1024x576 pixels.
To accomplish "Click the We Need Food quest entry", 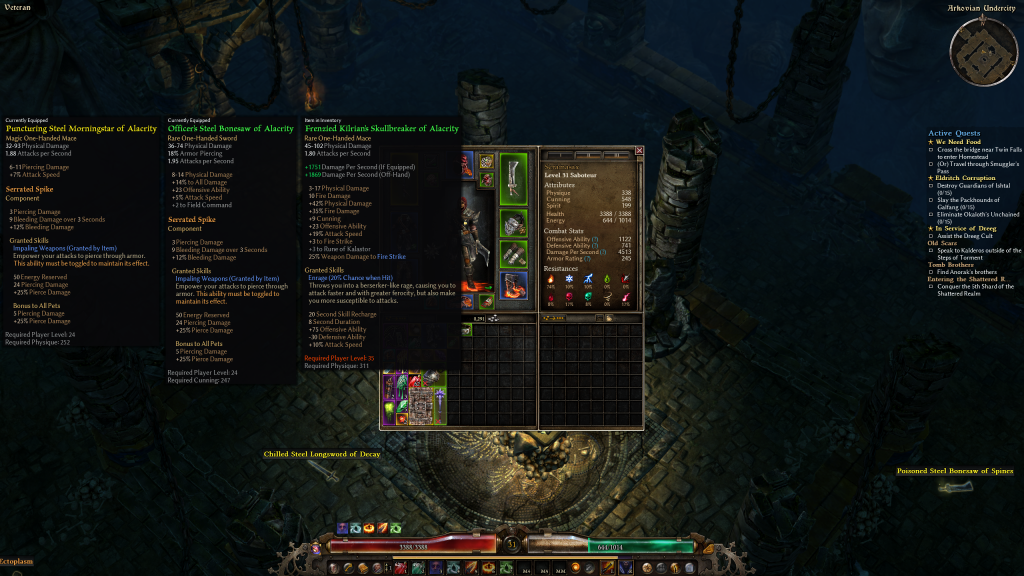I will click(958, 142).
